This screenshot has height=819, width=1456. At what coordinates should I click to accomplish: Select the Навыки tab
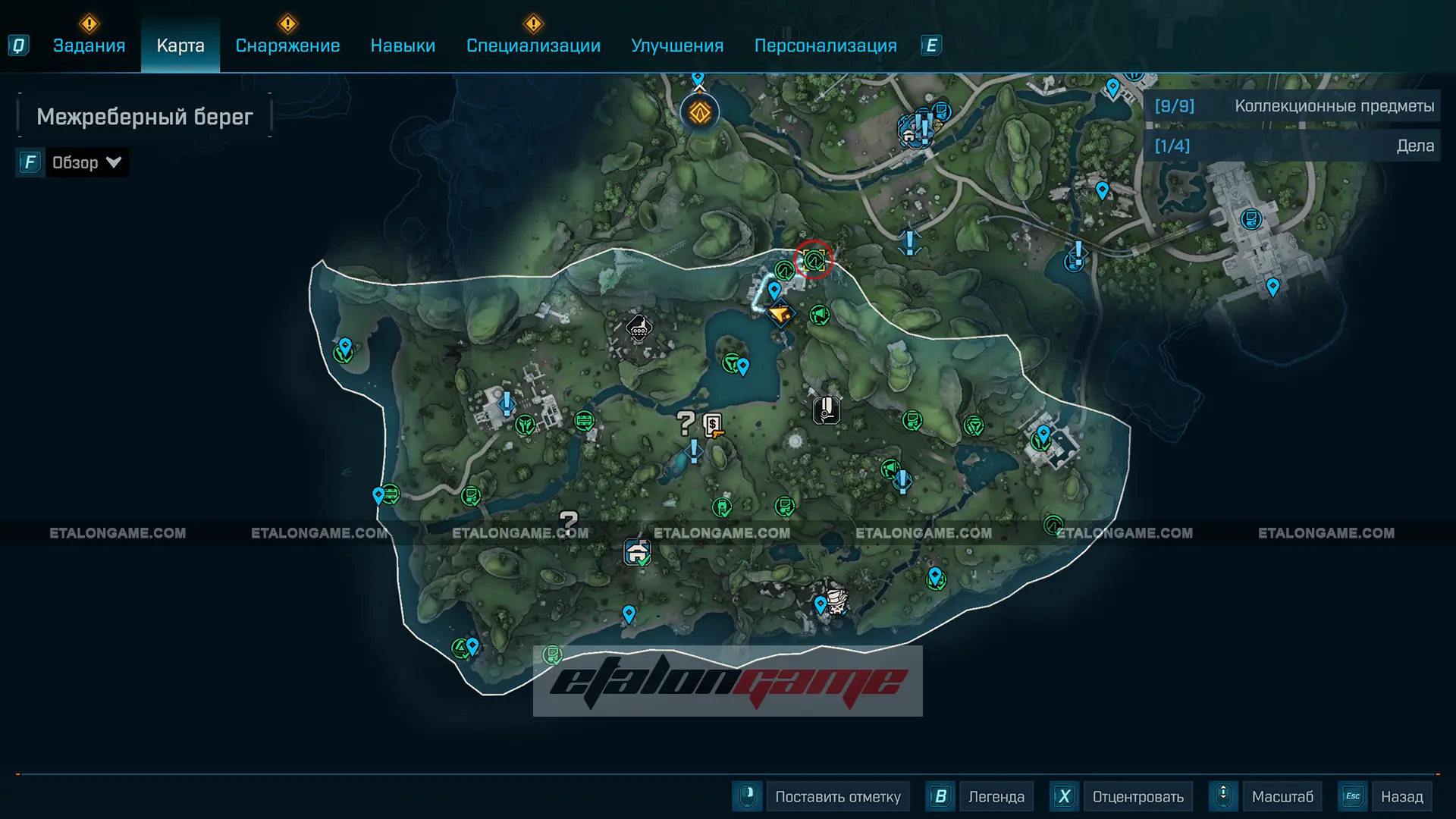point(403,45)
